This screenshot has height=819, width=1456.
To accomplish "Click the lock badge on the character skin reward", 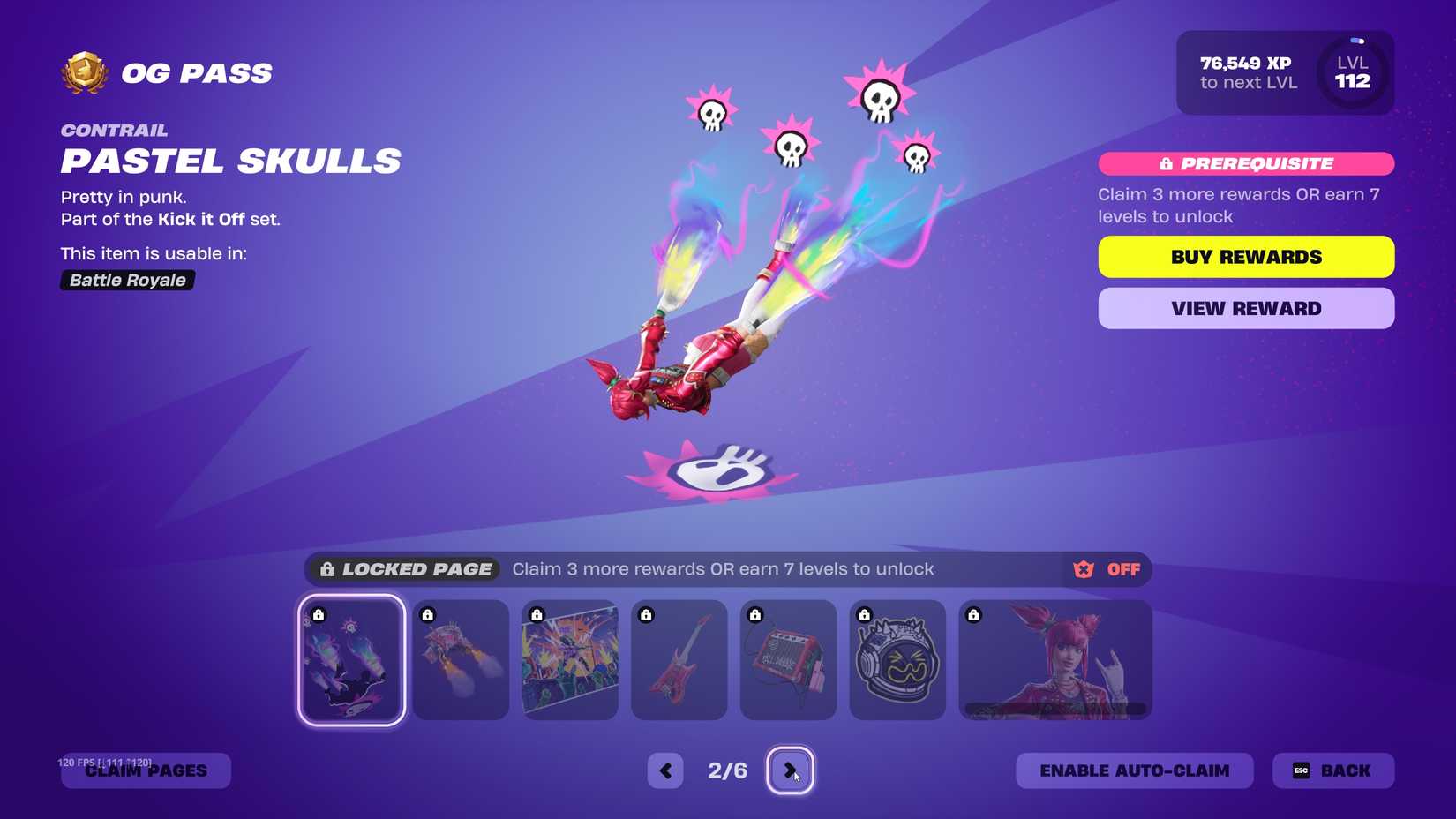I will click(x=974, y=615).
